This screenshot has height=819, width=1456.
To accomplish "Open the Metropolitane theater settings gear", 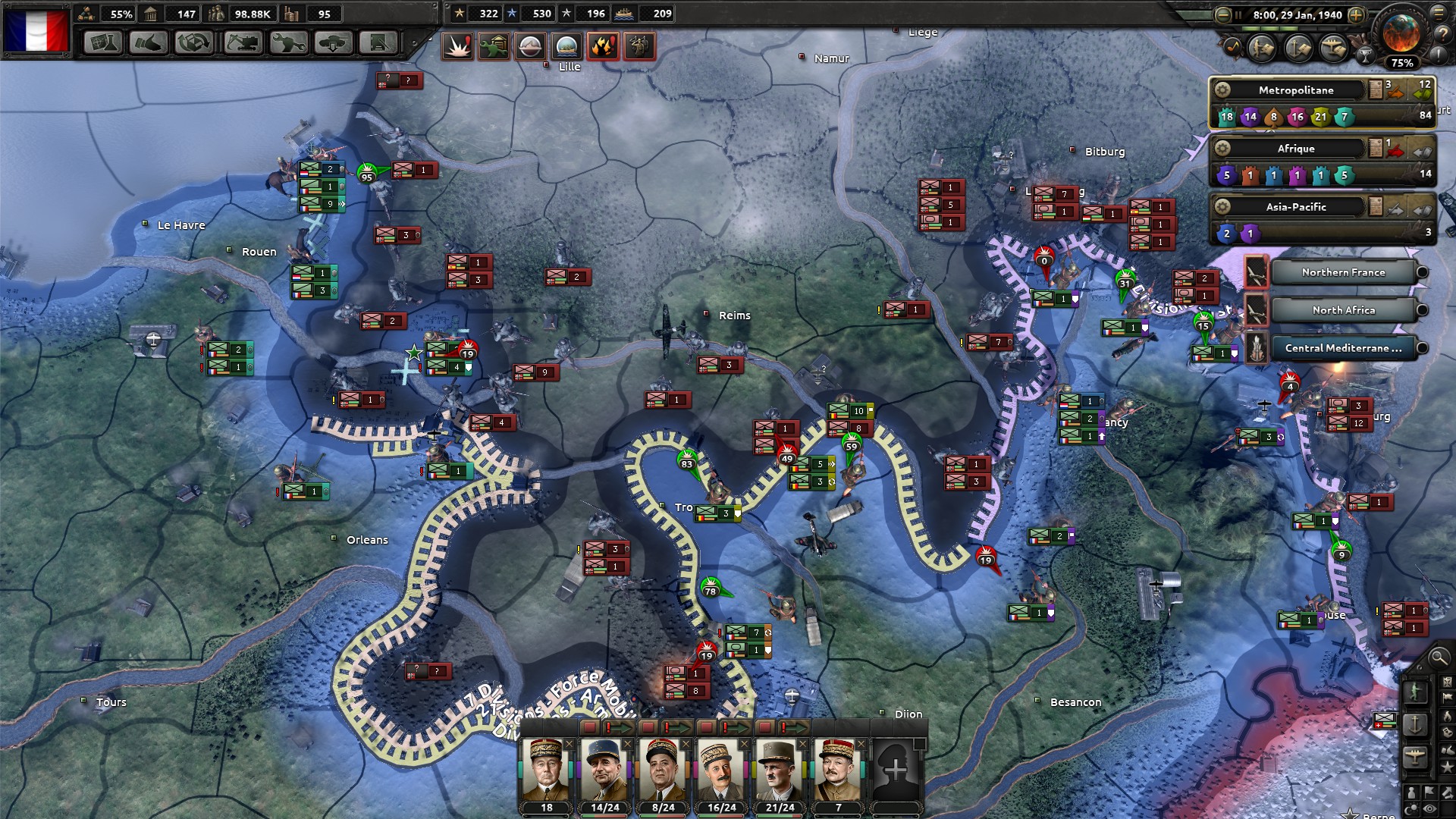I will tap(1224, 89).
